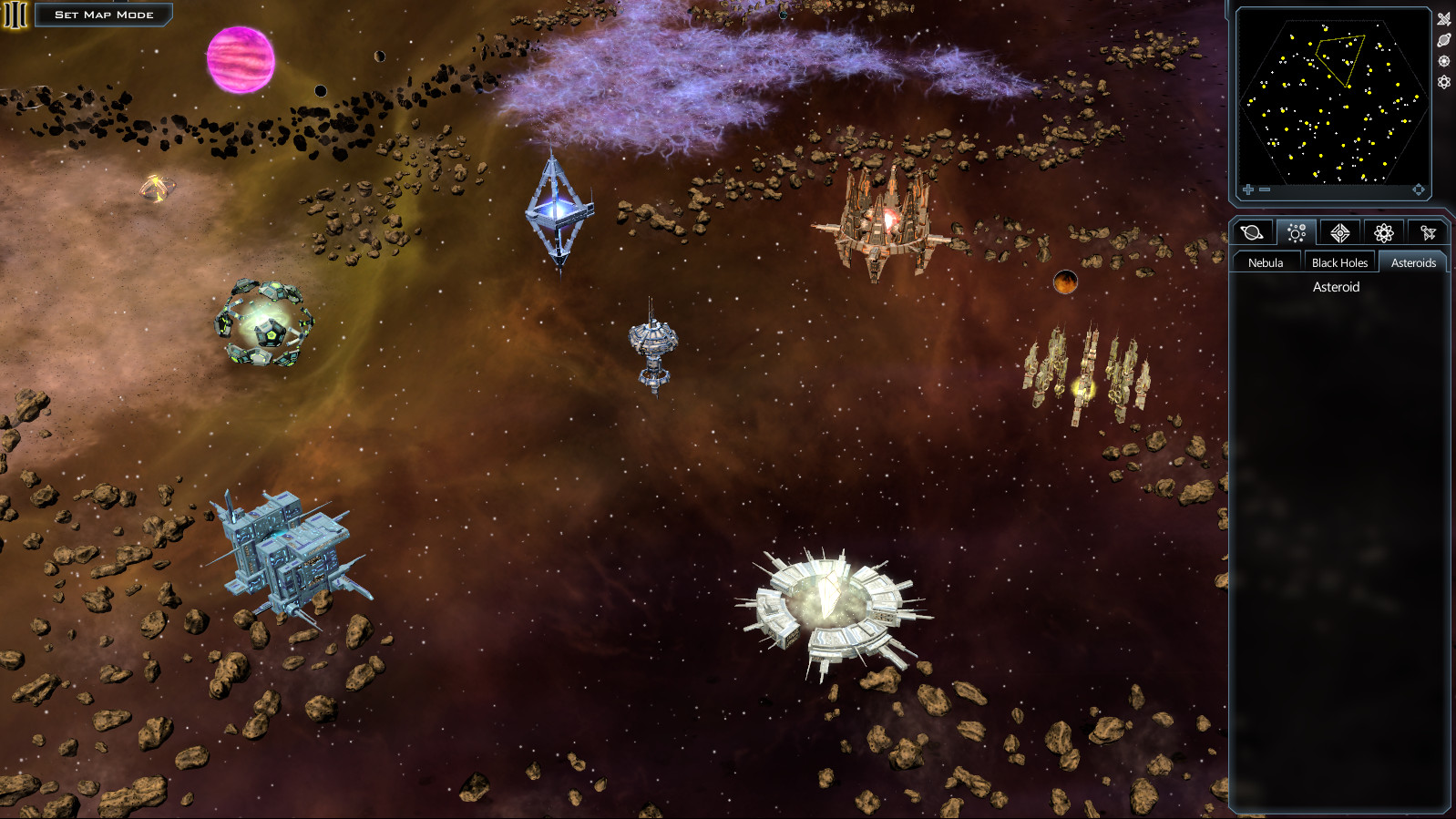Toggle the planet visibility filter beside minimap
Viewport: 1456px width, 819px height.
1444,39
